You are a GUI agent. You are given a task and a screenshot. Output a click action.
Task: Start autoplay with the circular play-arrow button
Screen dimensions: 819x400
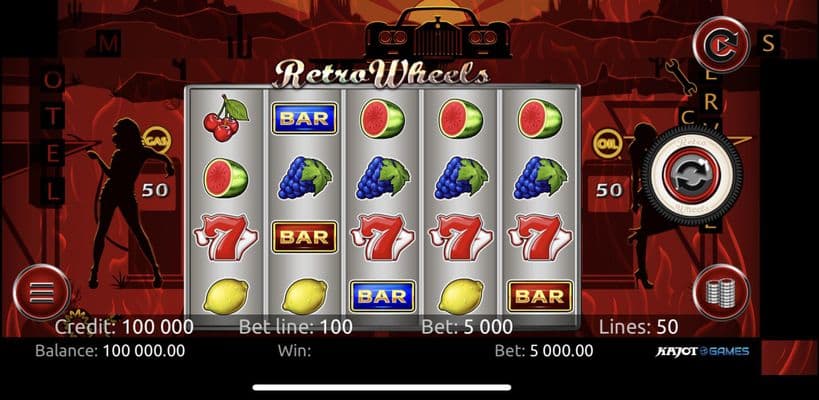click(721, 44)
